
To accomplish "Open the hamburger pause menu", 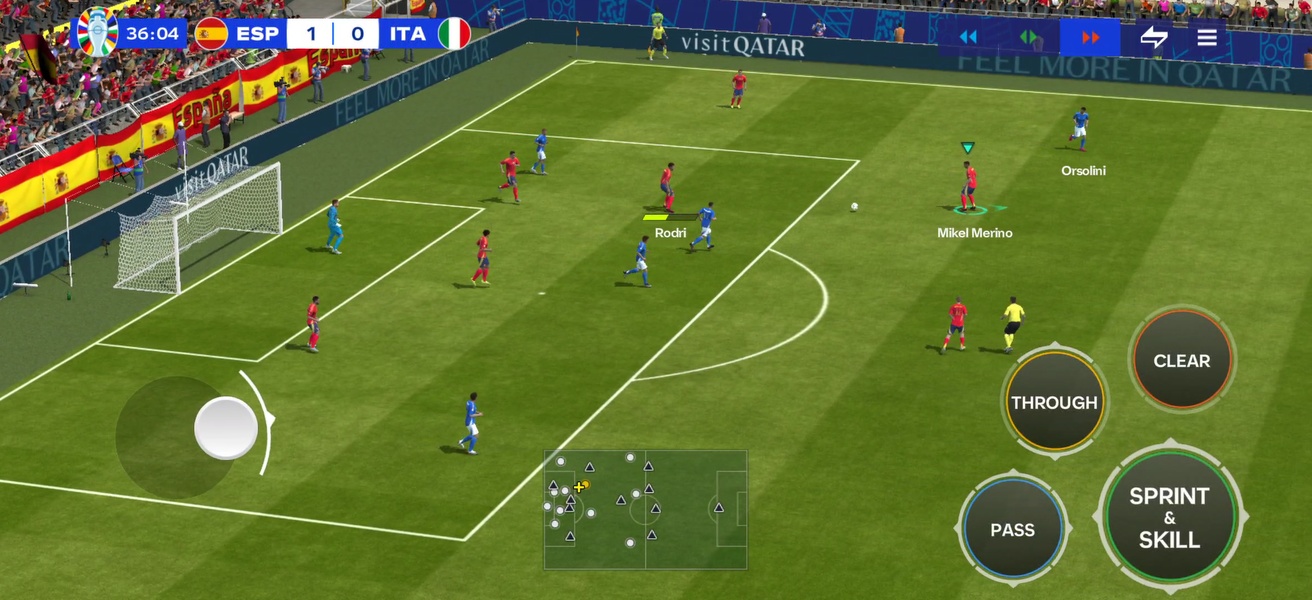I will (1207, 38).
